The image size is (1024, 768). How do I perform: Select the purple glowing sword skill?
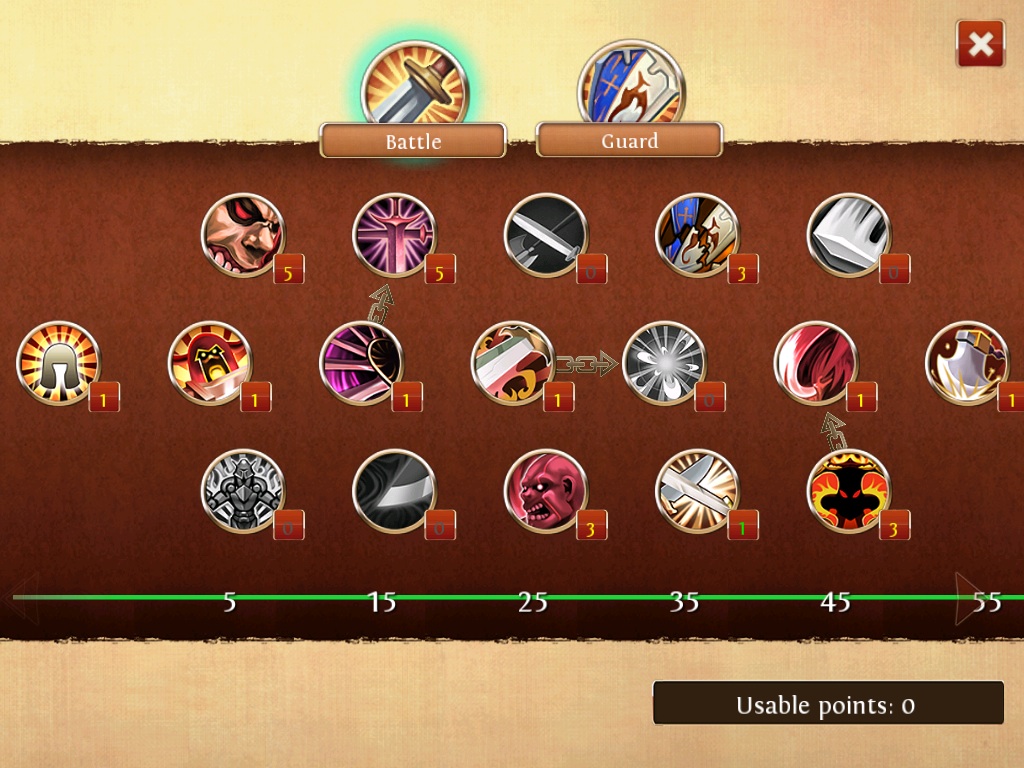(x=394, y=235)
